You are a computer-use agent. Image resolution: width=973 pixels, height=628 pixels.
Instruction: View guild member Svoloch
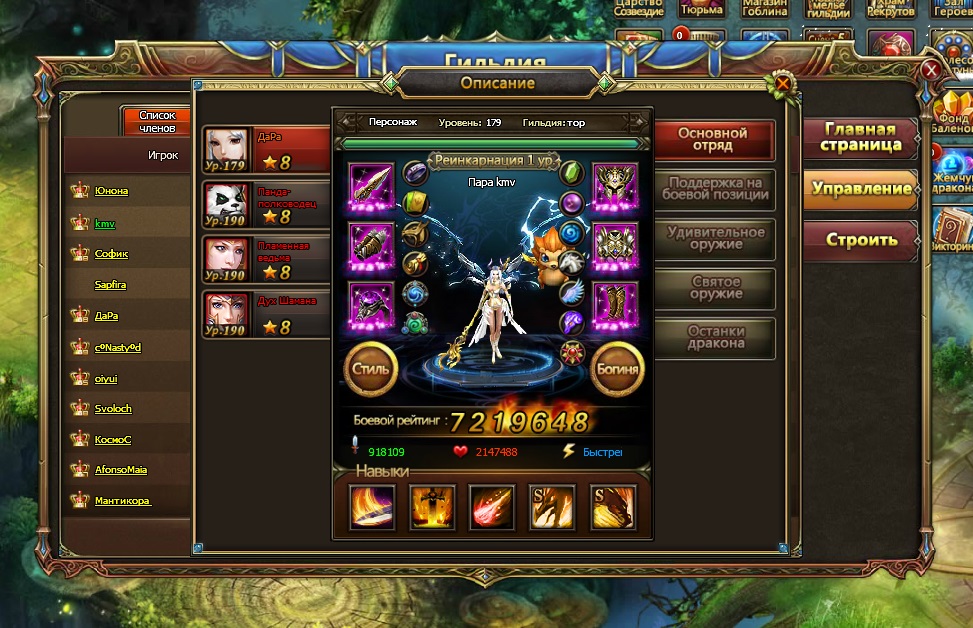click(x=113, y=409)
